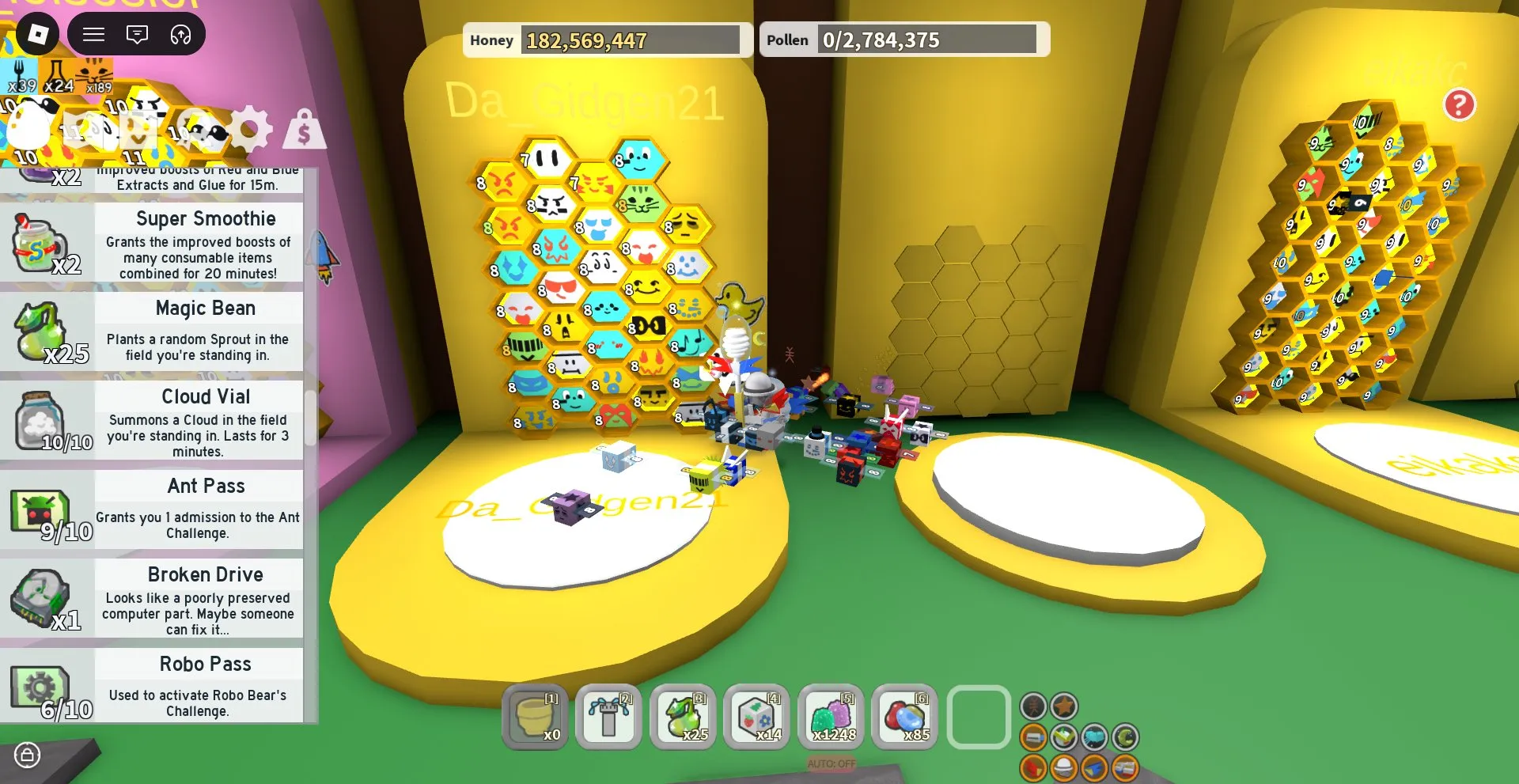Open the Roblox hamburger menu
Viewport: 1519px width, 784px height.
[93, 34]
